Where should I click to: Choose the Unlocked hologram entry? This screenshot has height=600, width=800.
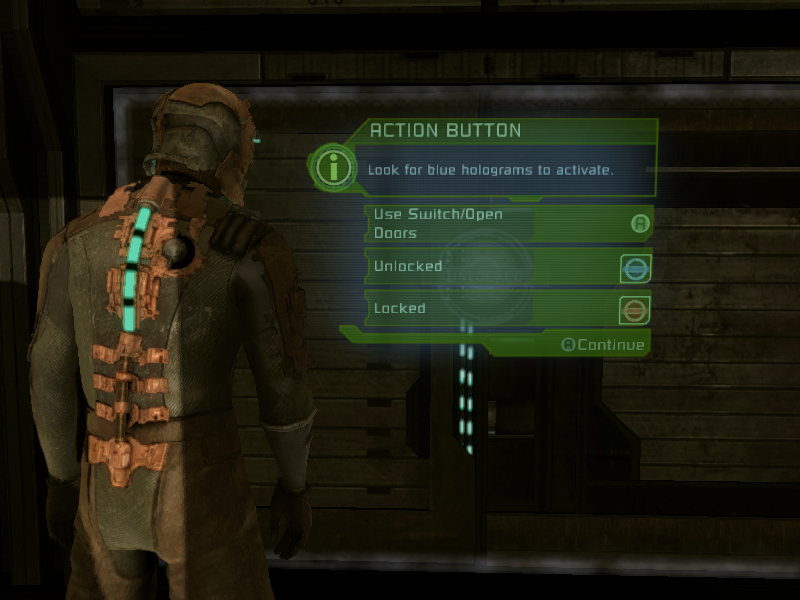pyautogui.click(x=508, y=267)
